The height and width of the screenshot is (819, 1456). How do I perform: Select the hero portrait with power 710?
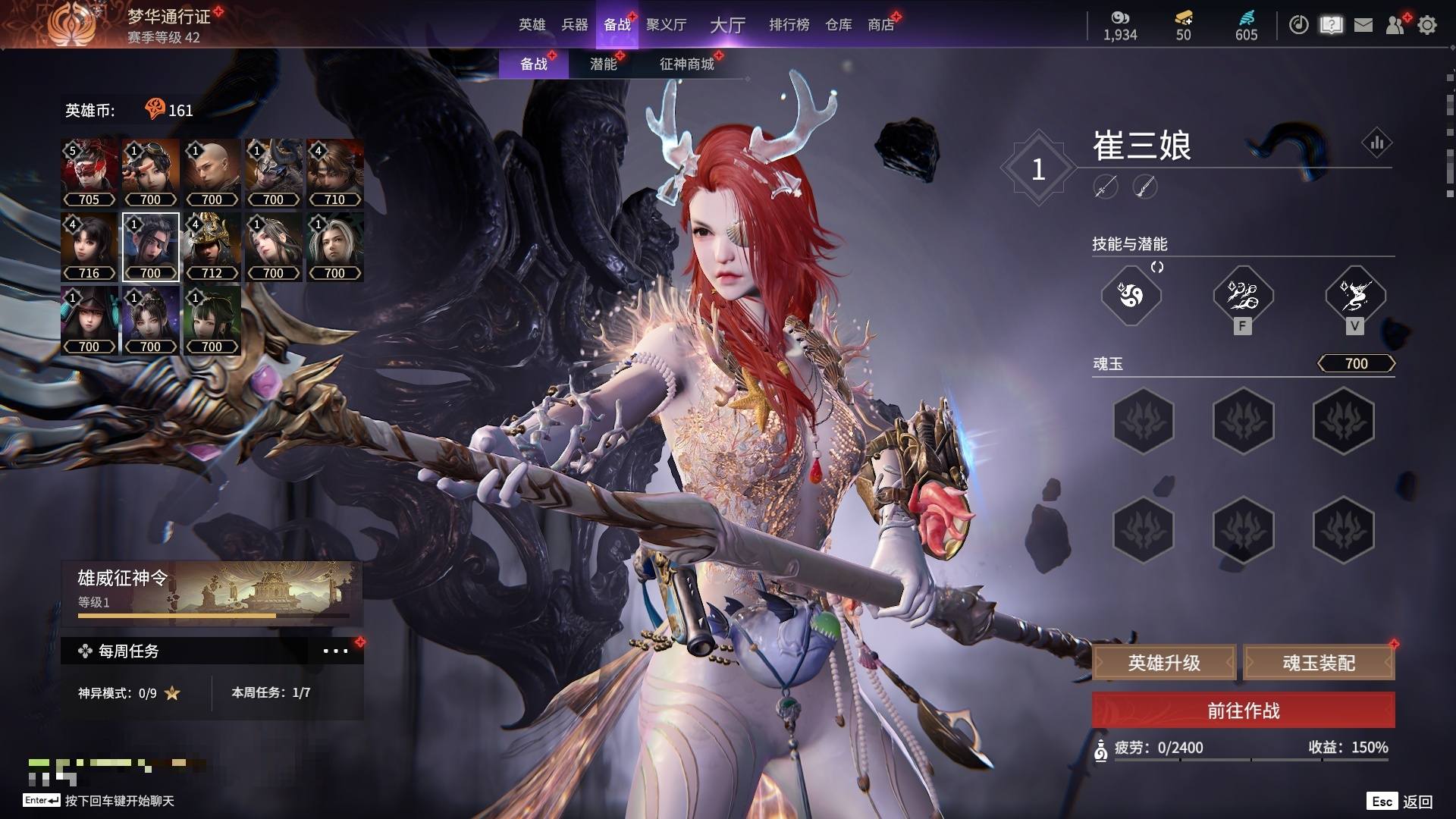[x=335, y=173]
